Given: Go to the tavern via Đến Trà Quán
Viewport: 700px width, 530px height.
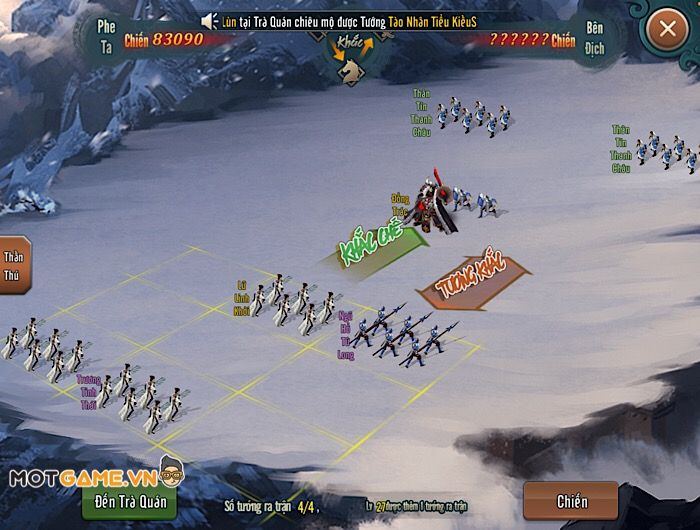Looking at the screenshot, I should click(x=131, y=500).
